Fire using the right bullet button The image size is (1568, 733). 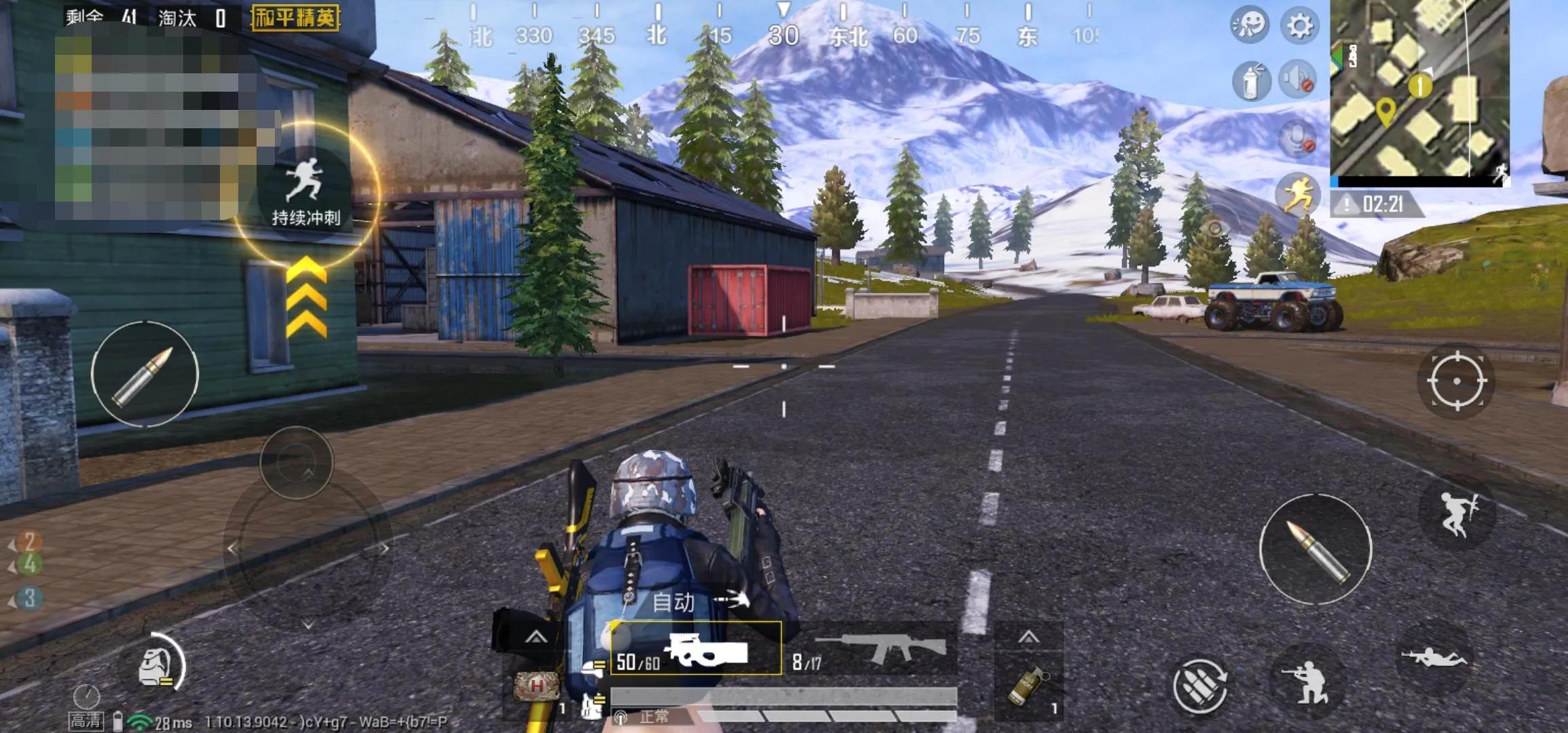click(x=1315, y=549)
